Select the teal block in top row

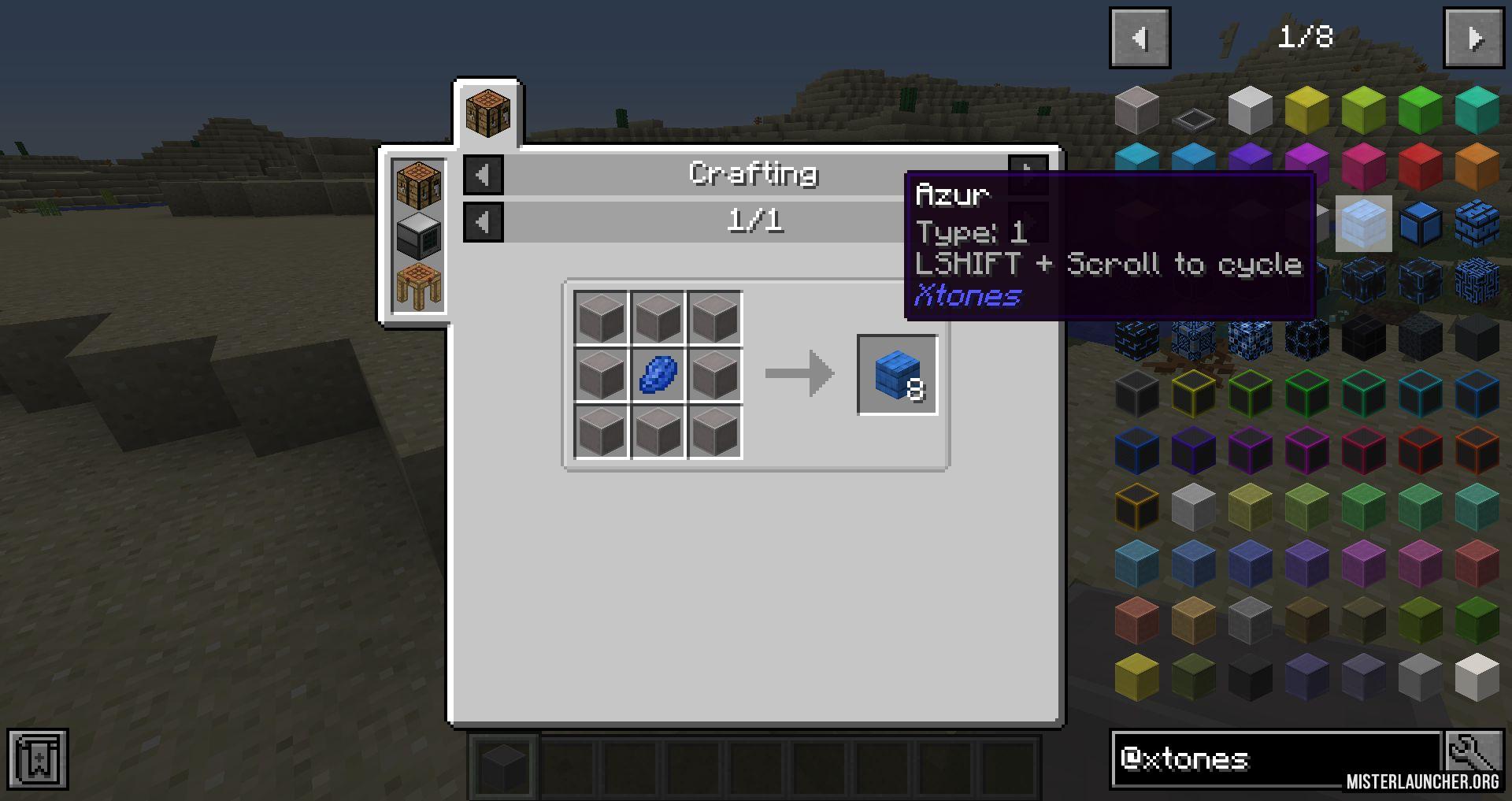[1477, 109]
